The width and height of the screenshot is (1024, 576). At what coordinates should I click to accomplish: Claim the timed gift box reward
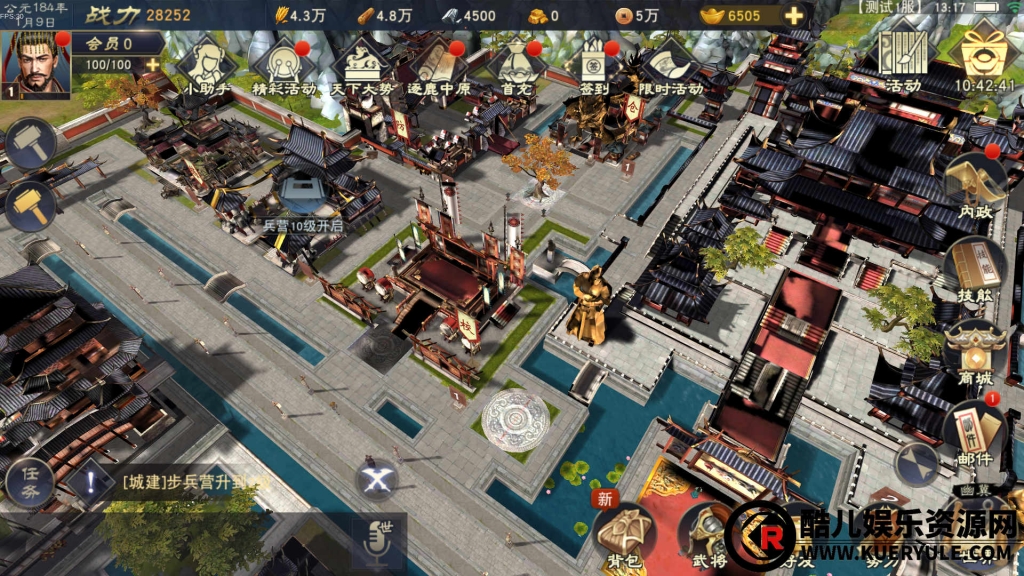pyautogui.click(x=983, y=55)
